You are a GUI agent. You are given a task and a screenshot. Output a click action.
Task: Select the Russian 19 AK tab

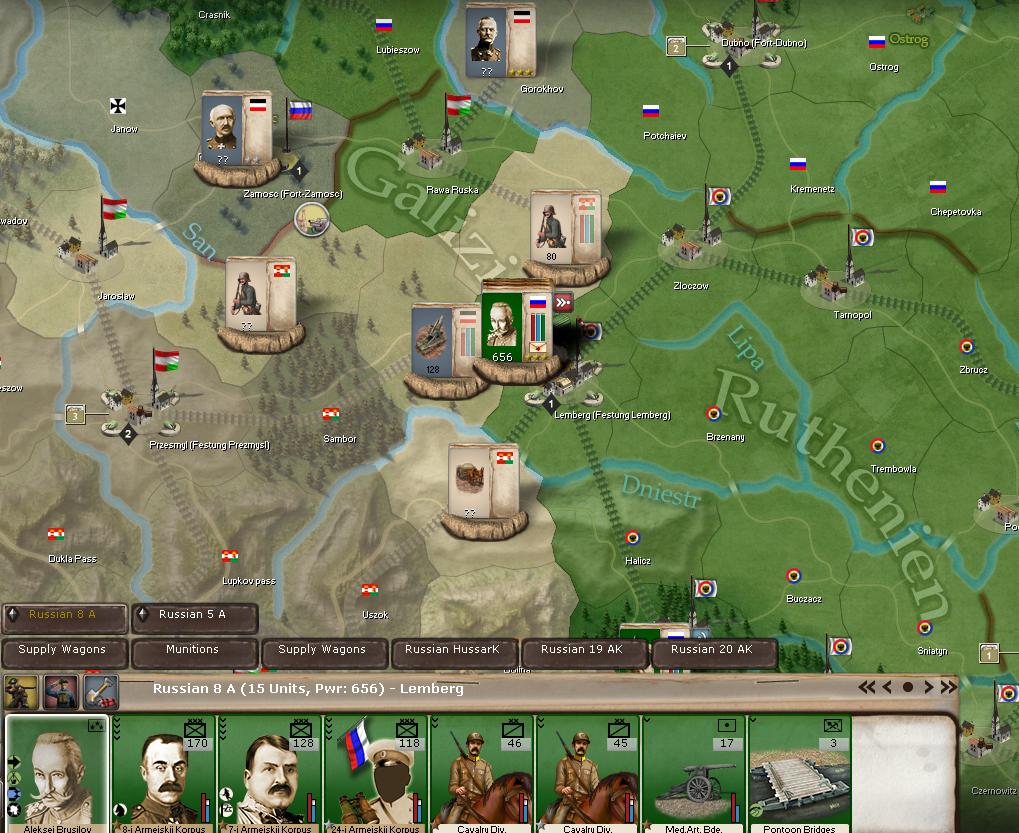pyautogui.click(x=582, y=650)
